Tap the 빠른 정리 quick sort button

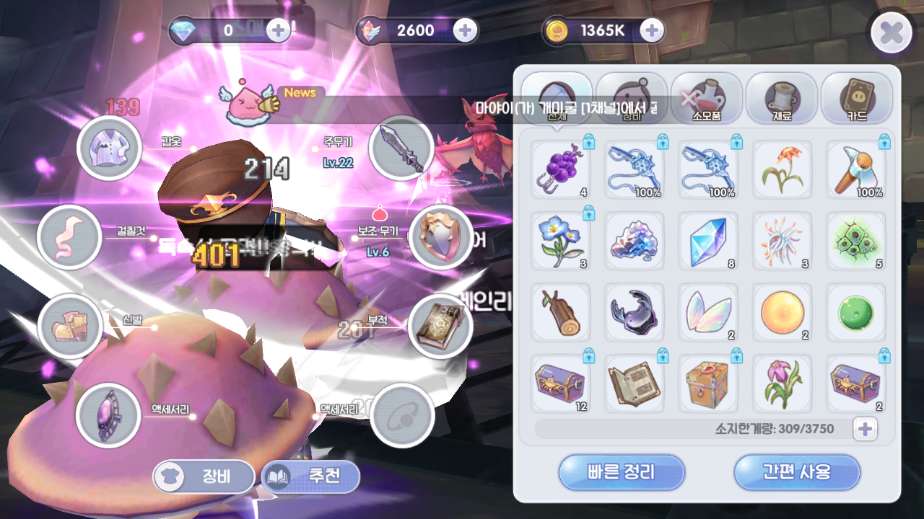[x=621, y=472]
